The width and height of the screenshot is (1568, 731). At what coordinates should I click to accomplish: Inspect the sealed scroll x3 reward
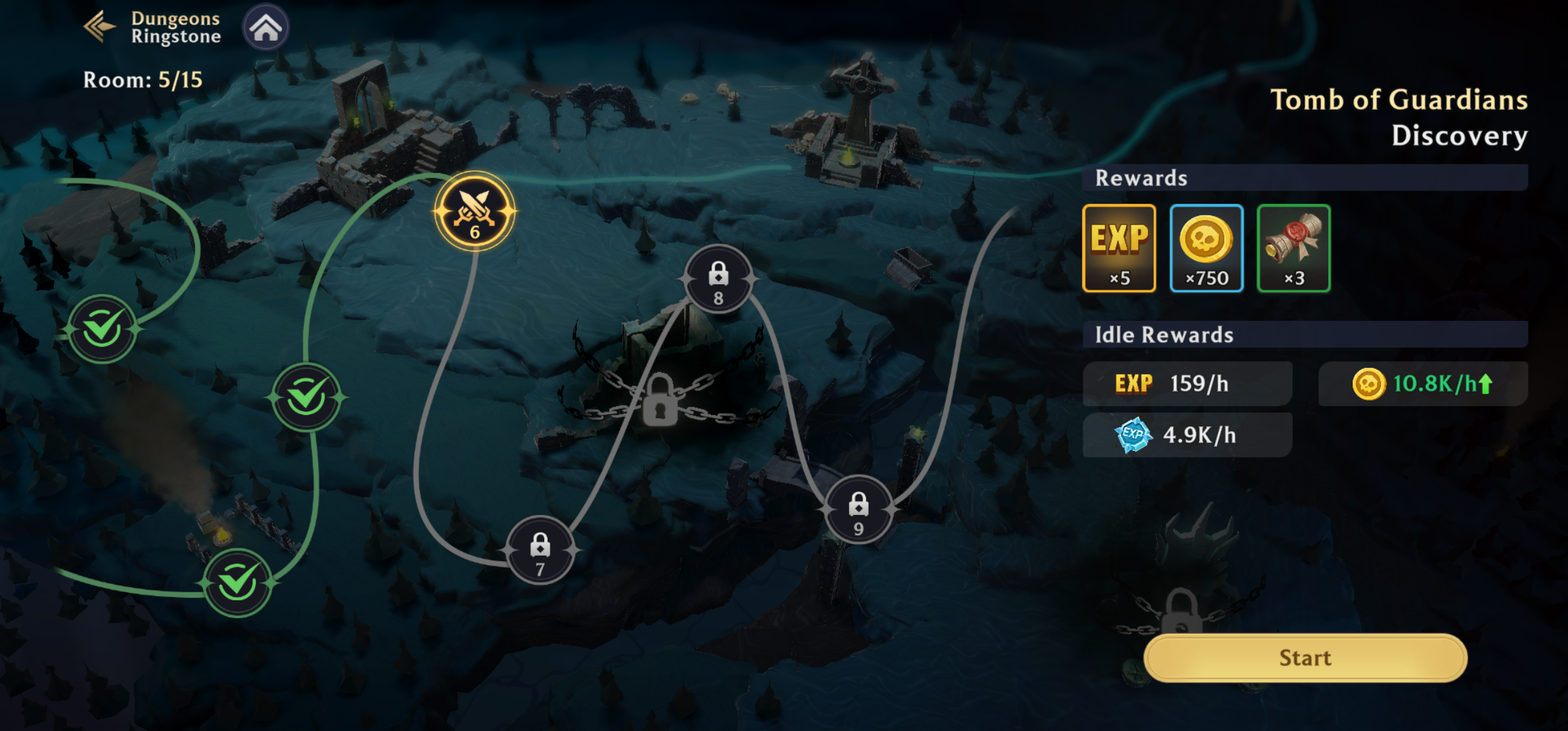[x=1293, y=248]
